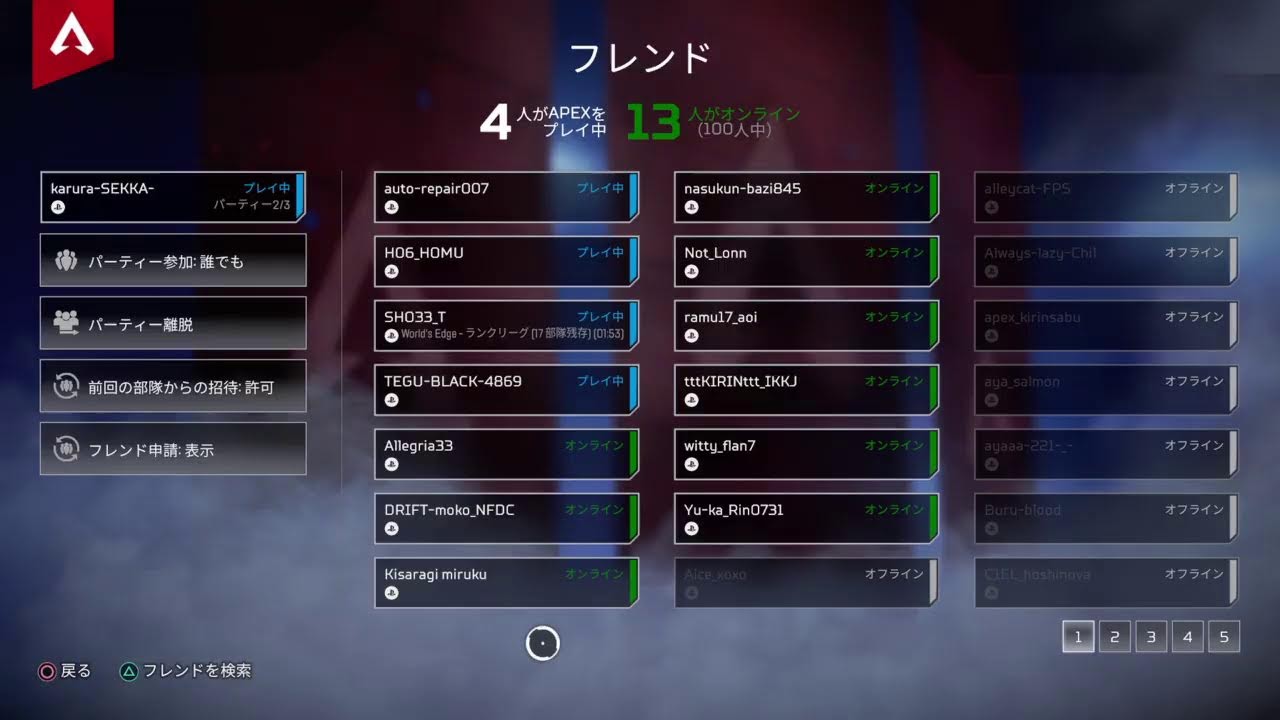This screenshot has height=720, width=1280.
Task: Toggle party join setting from 誰でも
Action: 172,260
